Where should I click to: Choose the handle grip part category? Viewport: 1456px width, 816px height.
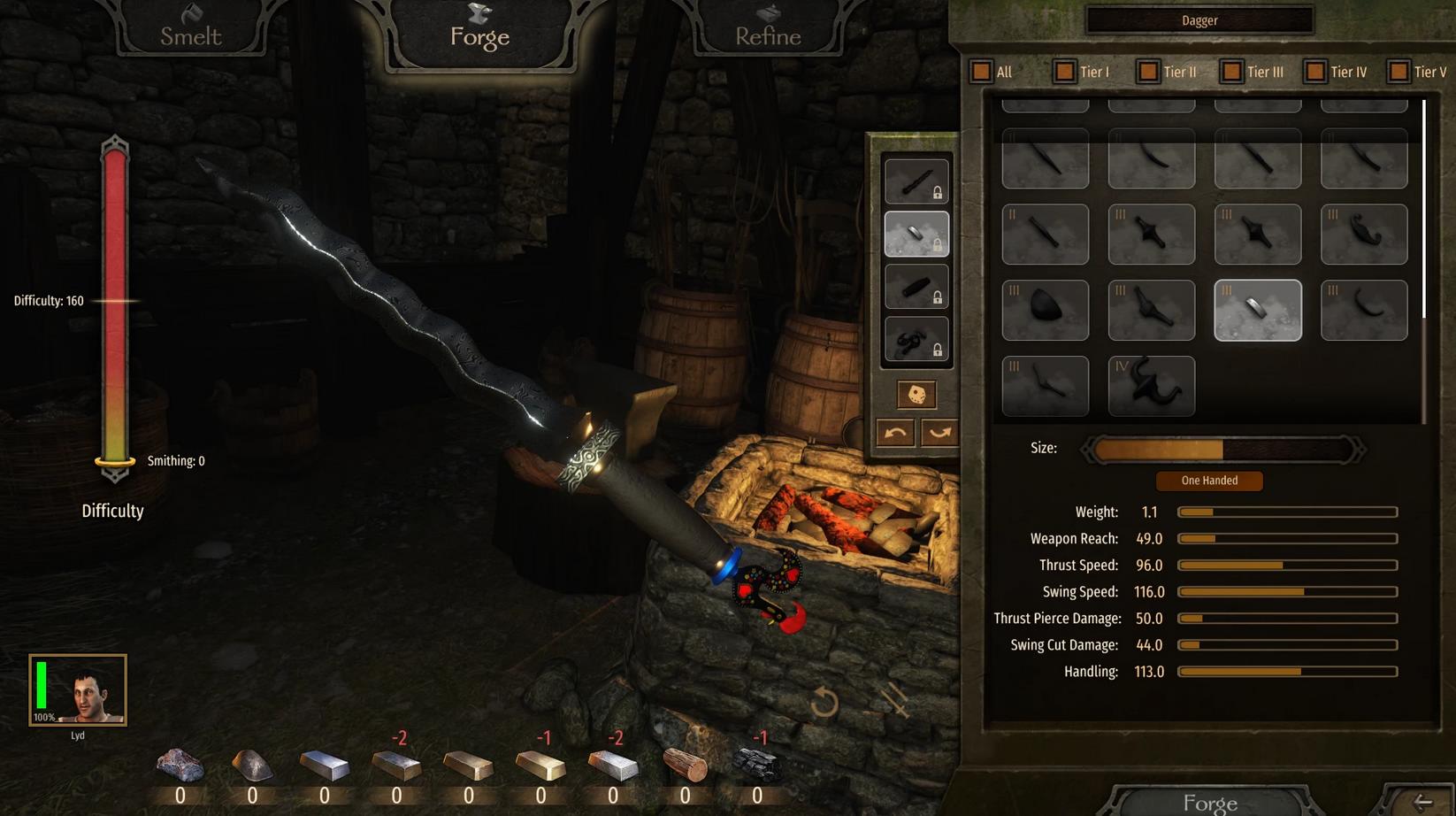(916, 287)
